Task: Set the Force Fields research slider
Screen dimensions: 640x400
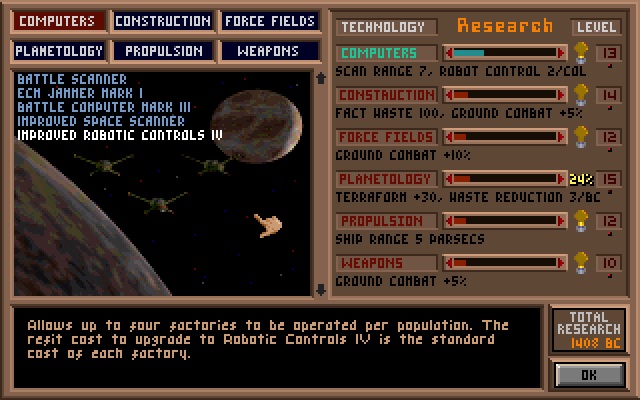Action: (x=504, y=137)
